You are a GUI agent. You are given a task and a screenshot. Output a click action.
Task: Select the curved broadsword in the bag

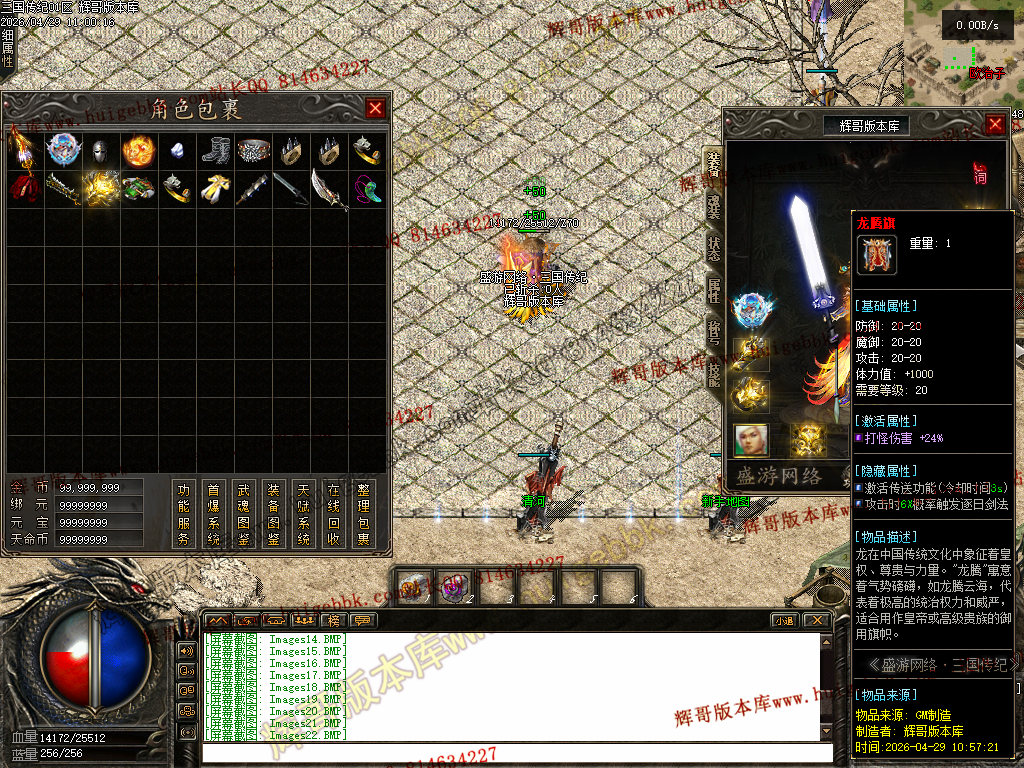[328, 189]
